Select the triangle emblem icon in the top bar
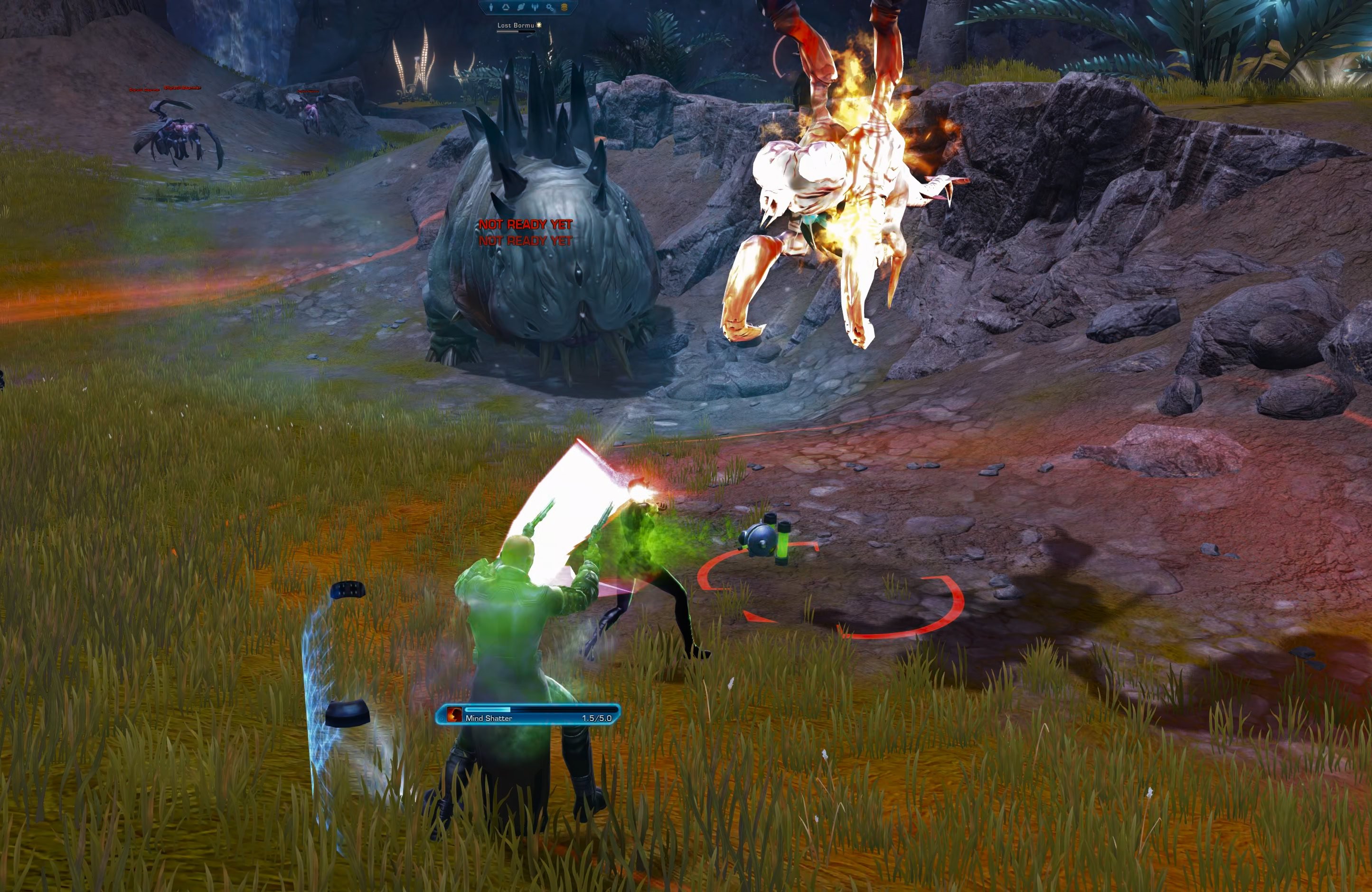 (x=506, y=7)
